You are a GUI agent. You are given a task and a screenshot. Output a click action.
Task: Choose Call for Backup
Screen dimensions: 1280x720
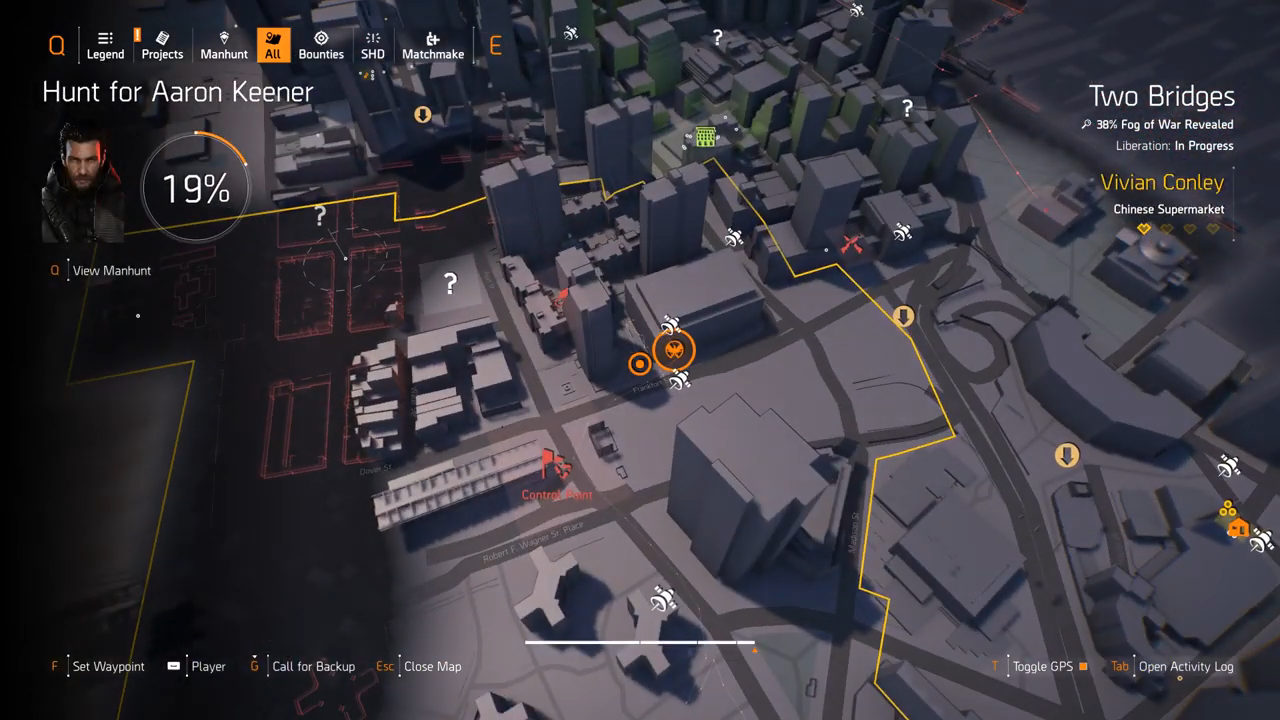click(313, 667)
